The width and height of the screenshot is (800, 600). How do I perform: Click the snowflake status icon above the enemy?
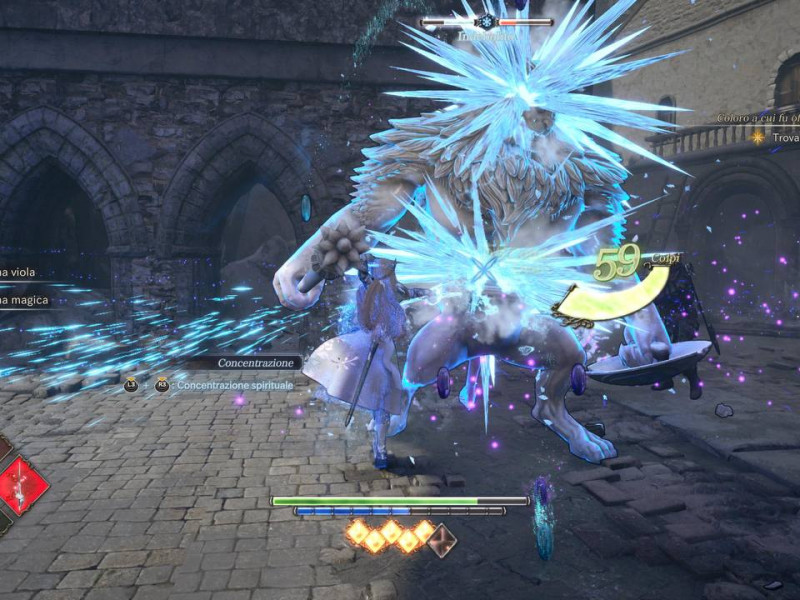[x=487, y=21]
